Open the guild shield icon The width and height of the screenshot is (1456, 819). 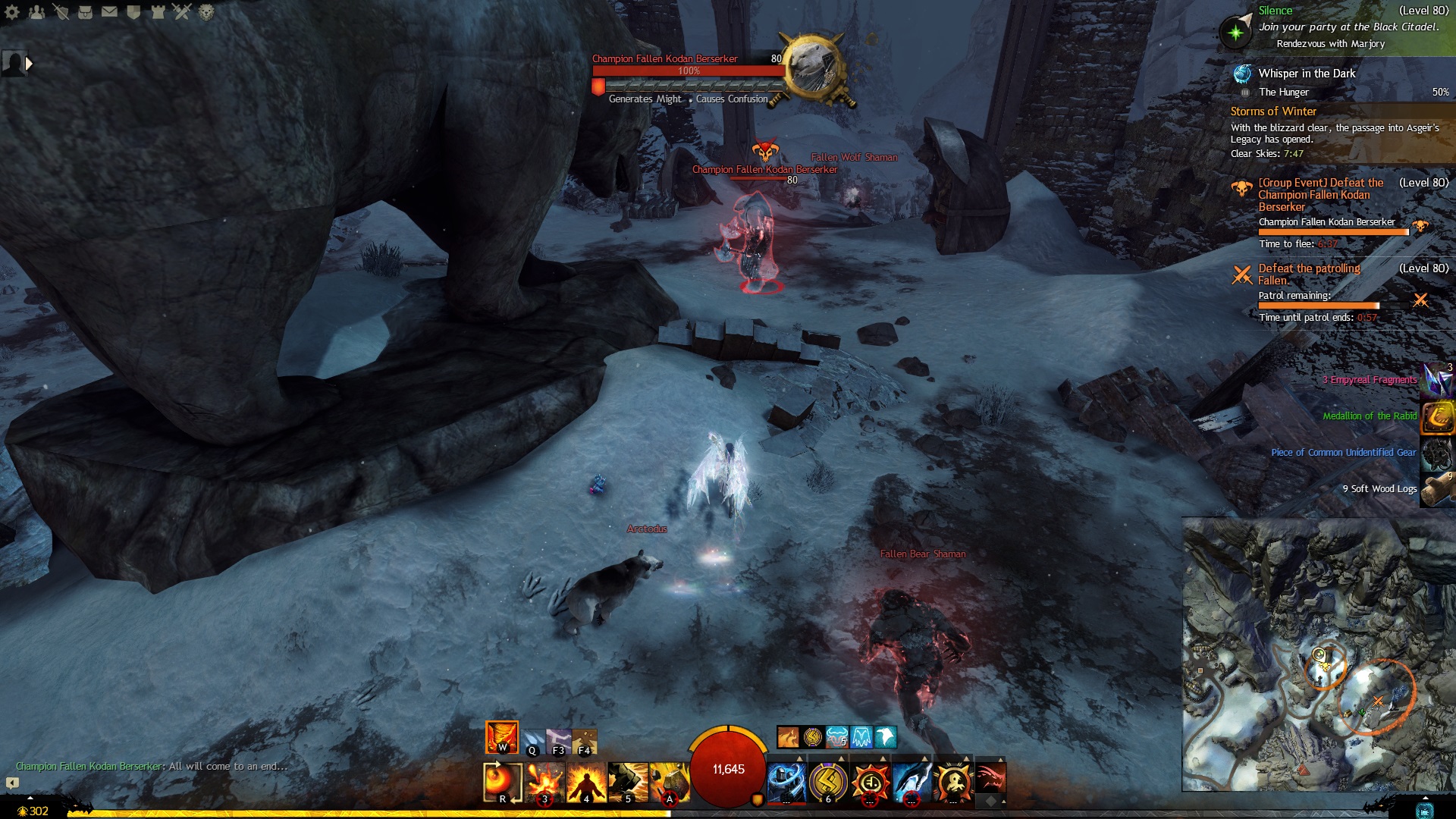coord(133,12)
